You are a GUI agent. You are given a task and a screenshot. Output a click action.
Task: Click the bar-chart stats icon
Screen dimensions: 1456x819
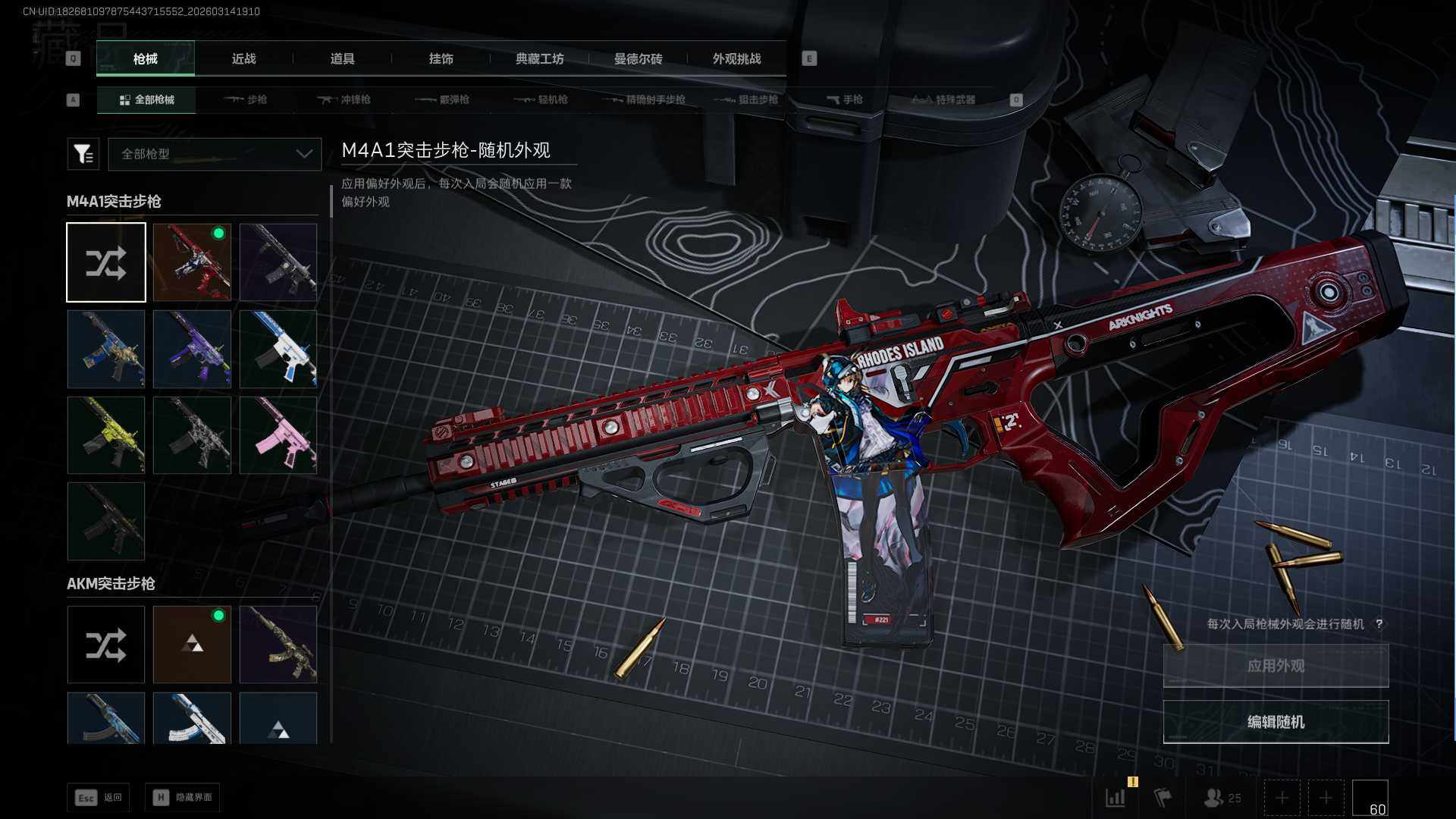(x=1116, y=798)
